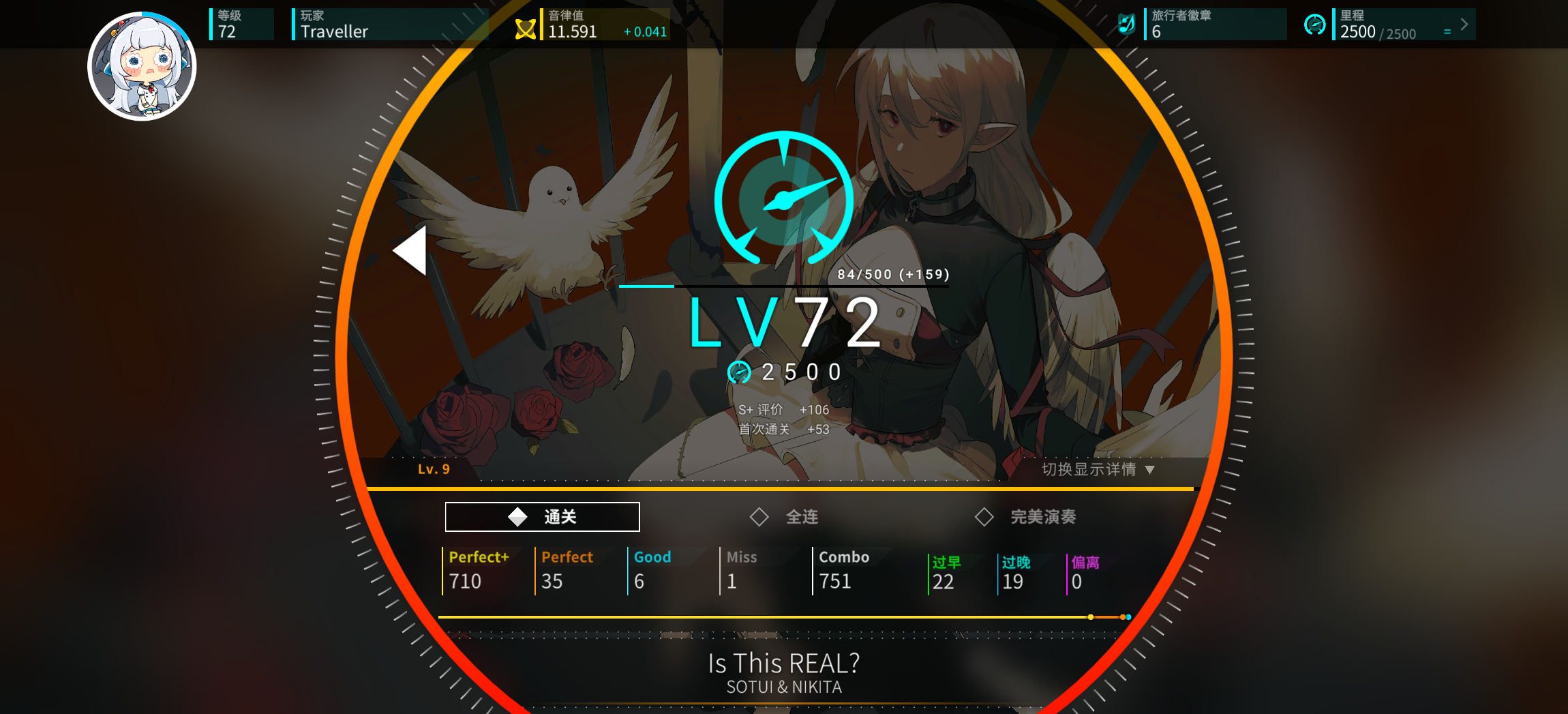This screenshot has width=1568, height=714.
Task: Click the orange marker on the progress bar
Action: [1122, 616]
